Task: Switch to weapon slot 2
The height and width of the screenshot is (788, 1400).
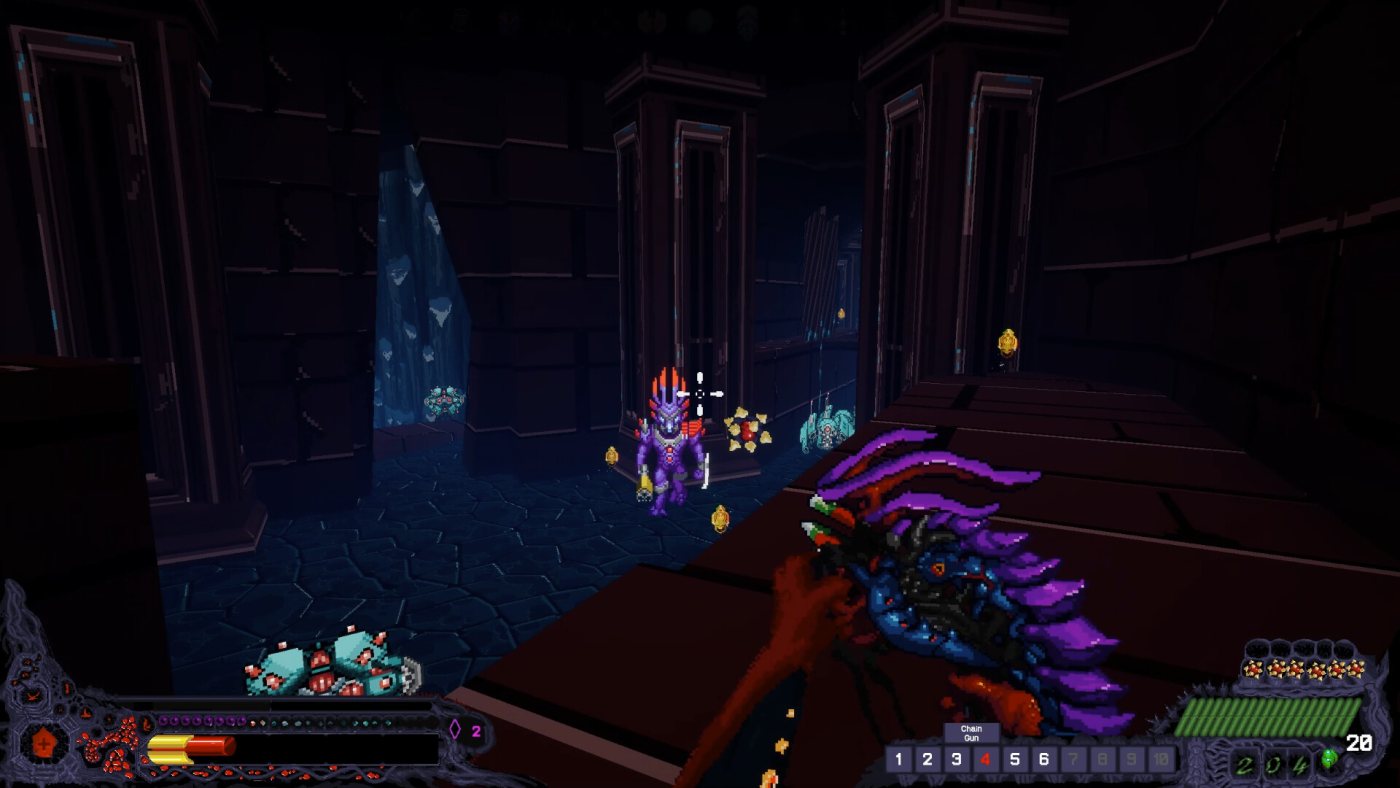Action: (x=927, y=760)
